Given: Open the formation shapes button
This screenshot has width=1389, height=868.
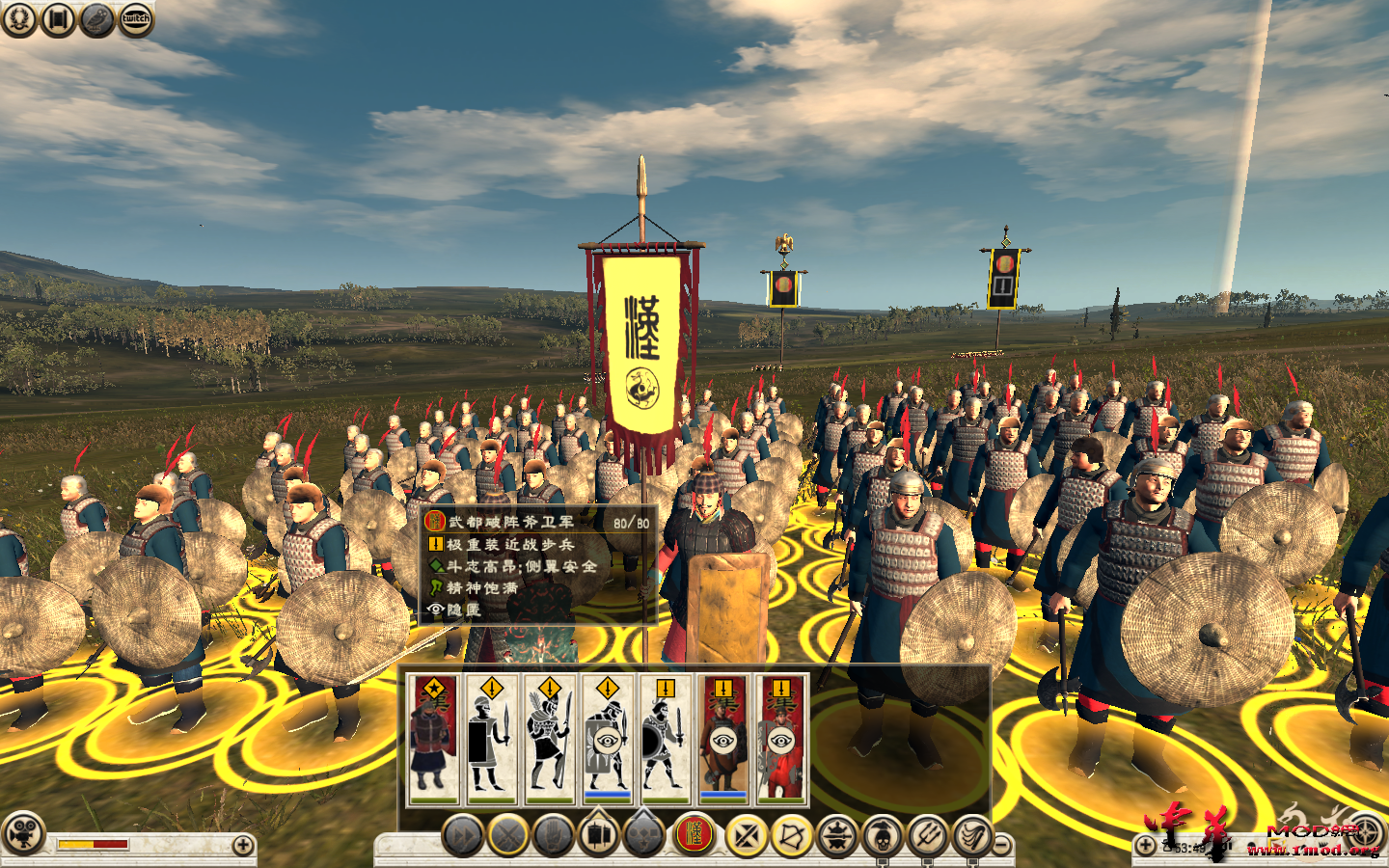Looking at the screenshot, I should pos(644,835).
